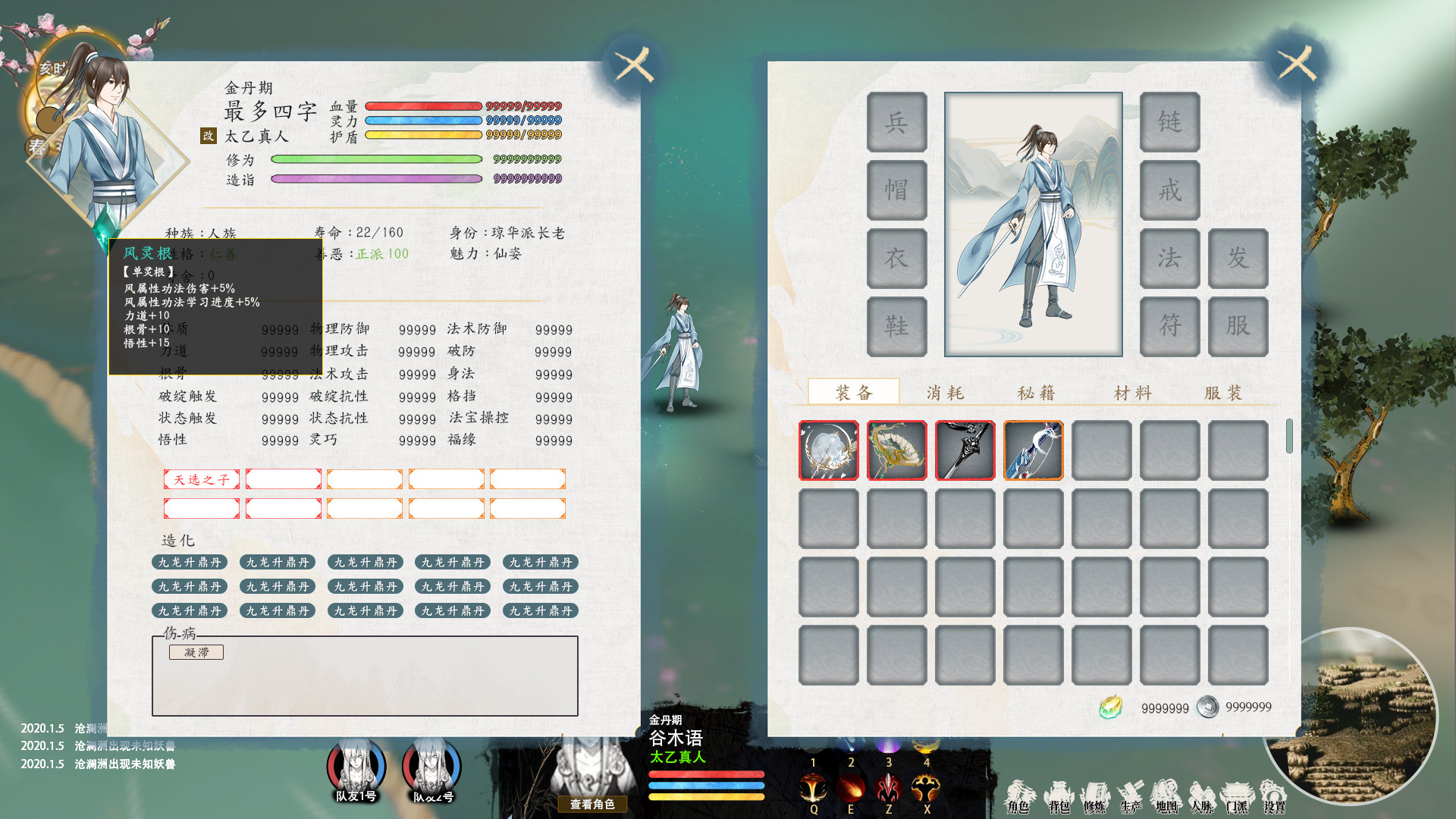Click the 天选之子 trait tag

pos(201,479)
